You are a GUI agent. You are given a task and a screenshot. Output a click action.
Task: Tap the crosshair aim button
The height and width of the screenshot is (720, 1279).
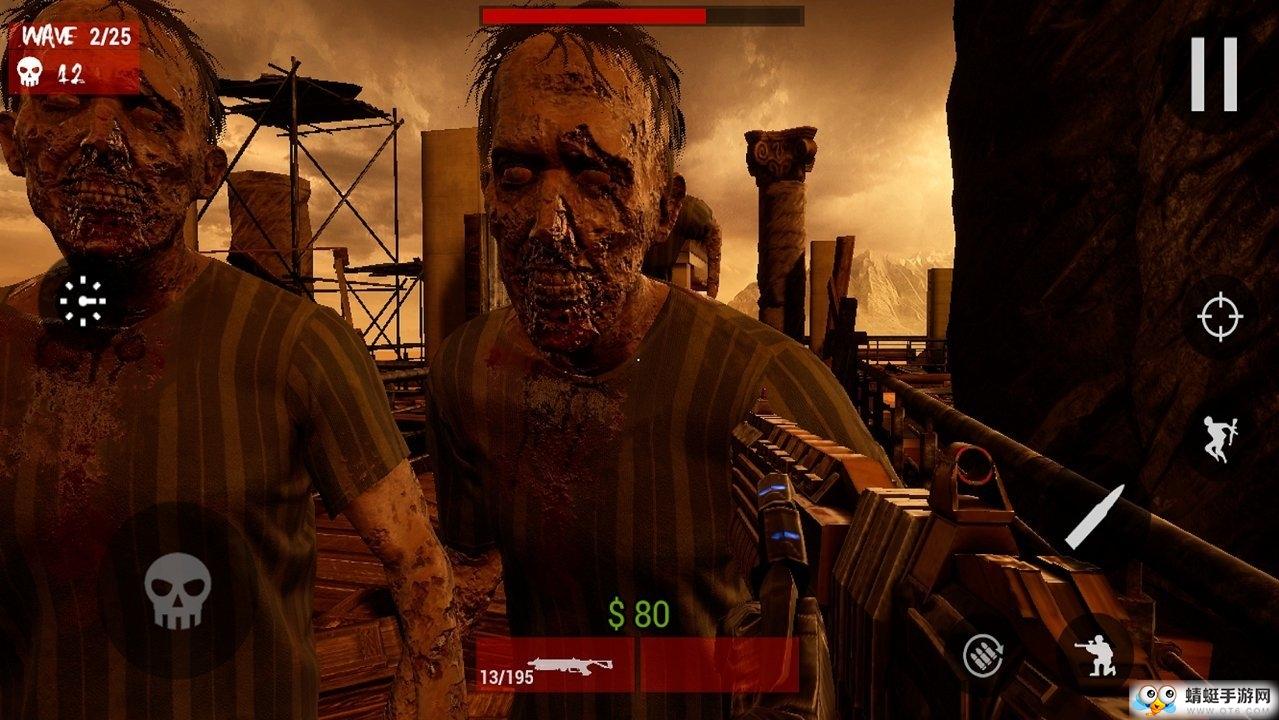point(1220,318)
